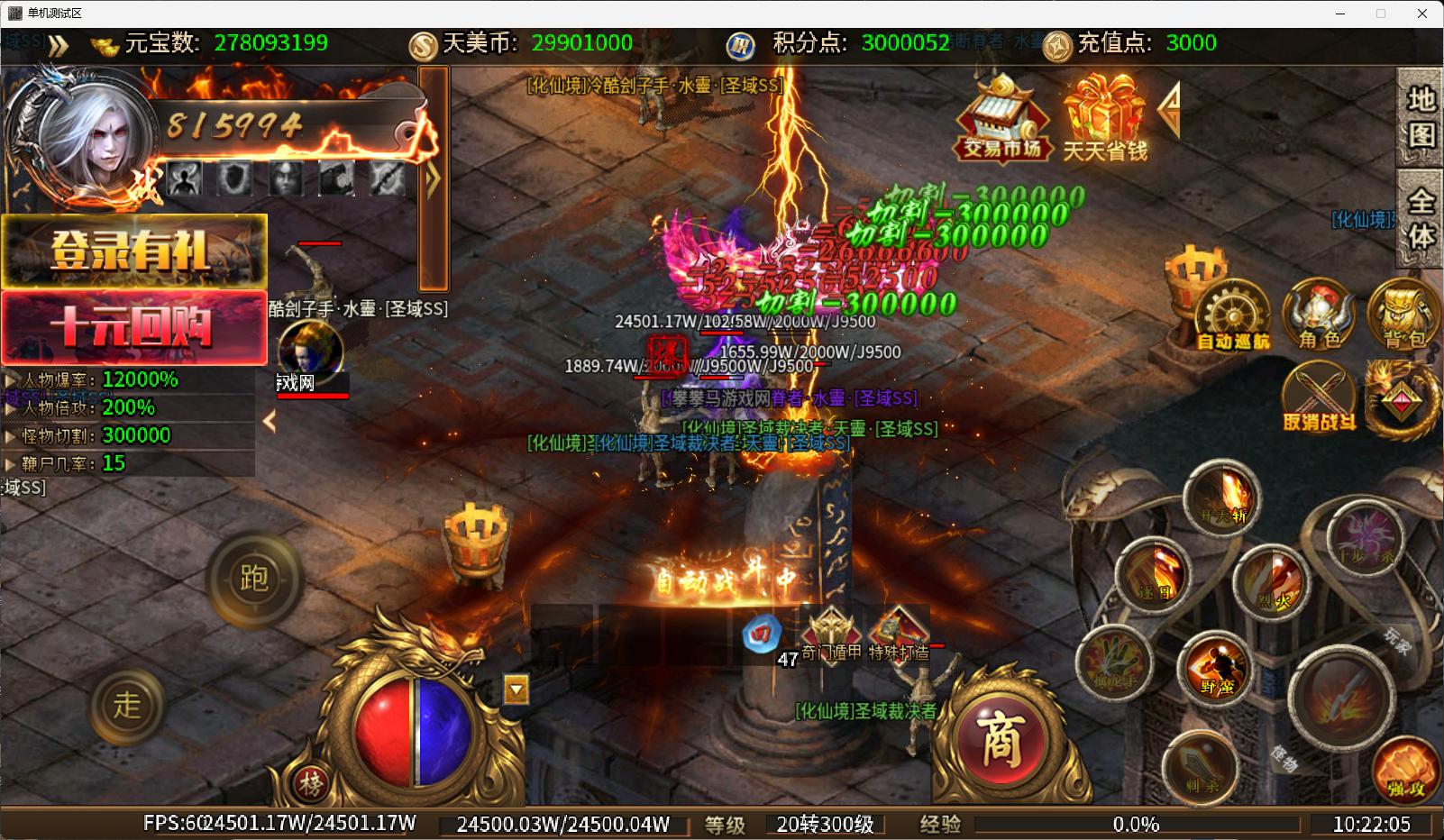The width and height of the screenshot is (1444, 840).
Task: Open the 十元回购 buyback banner
Action: (133, 326)
